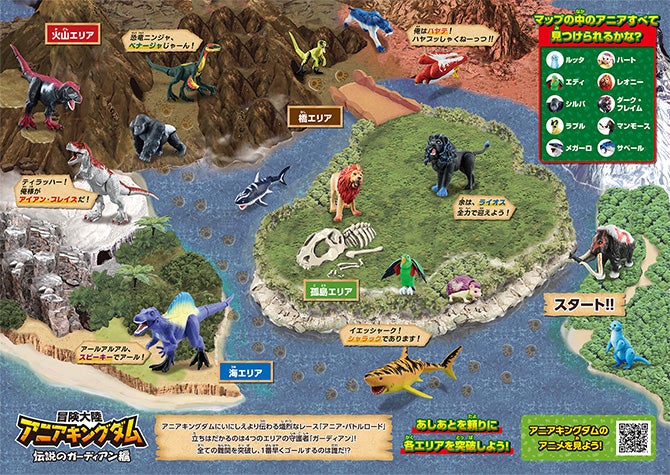
Task: Open the 孤島エリア area label
Action: click(330, 290)
